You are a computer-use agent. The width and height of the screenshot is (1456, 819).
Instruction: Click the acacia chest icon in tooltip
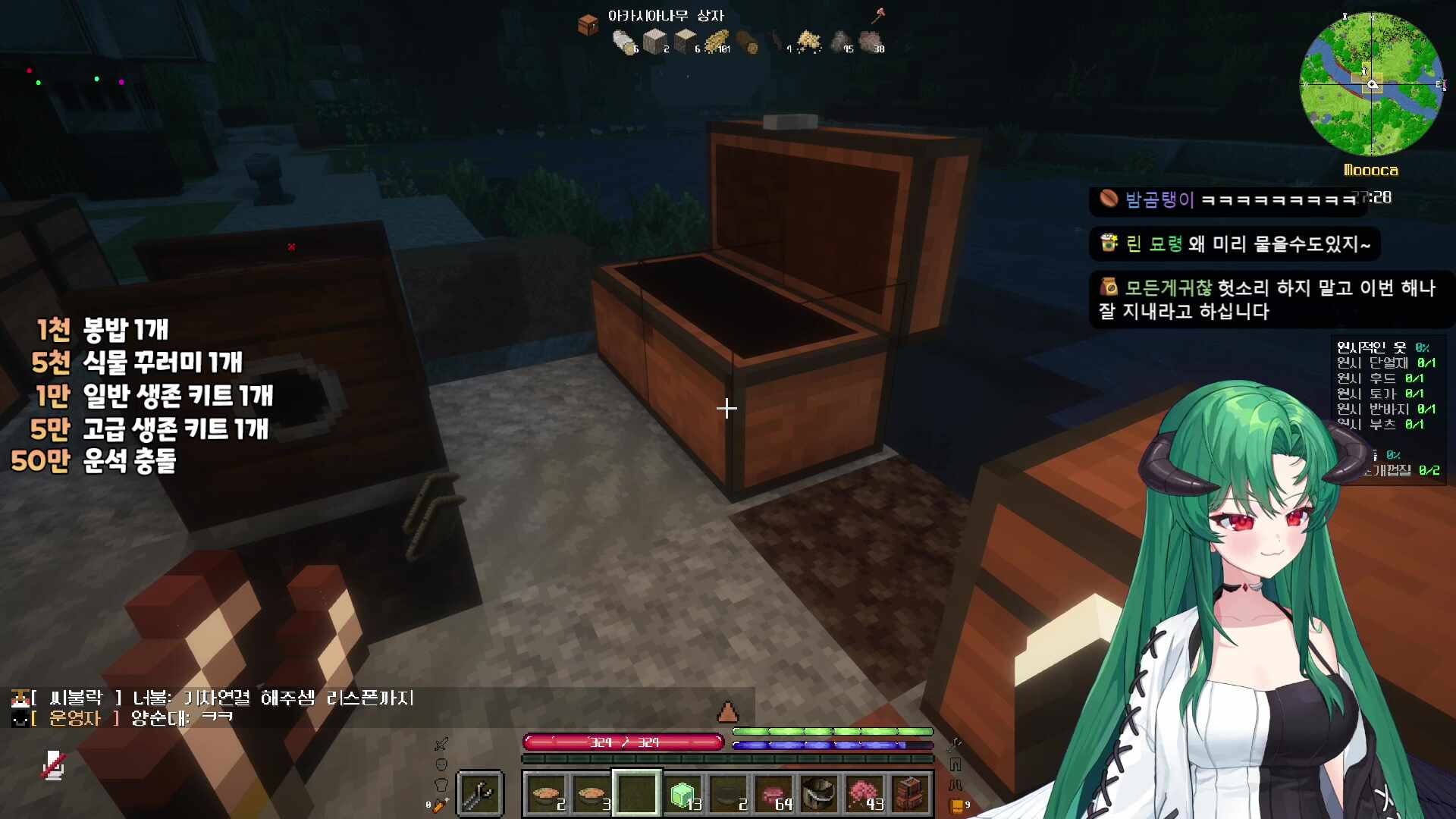[x=588, y=25]
